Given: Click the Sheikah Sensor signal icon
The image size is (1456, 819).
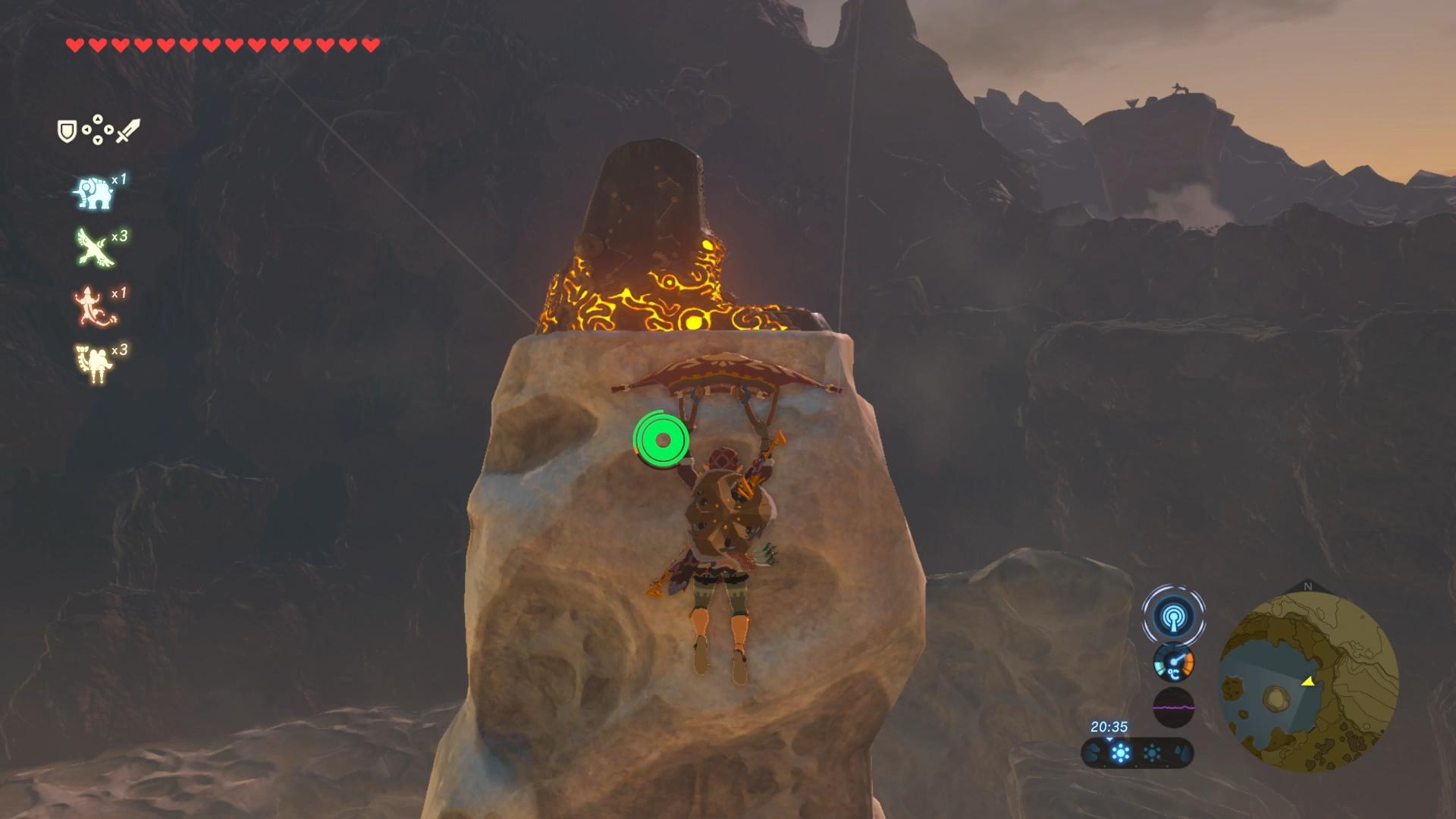Looking at the screenshot, I should [1173, 616].
